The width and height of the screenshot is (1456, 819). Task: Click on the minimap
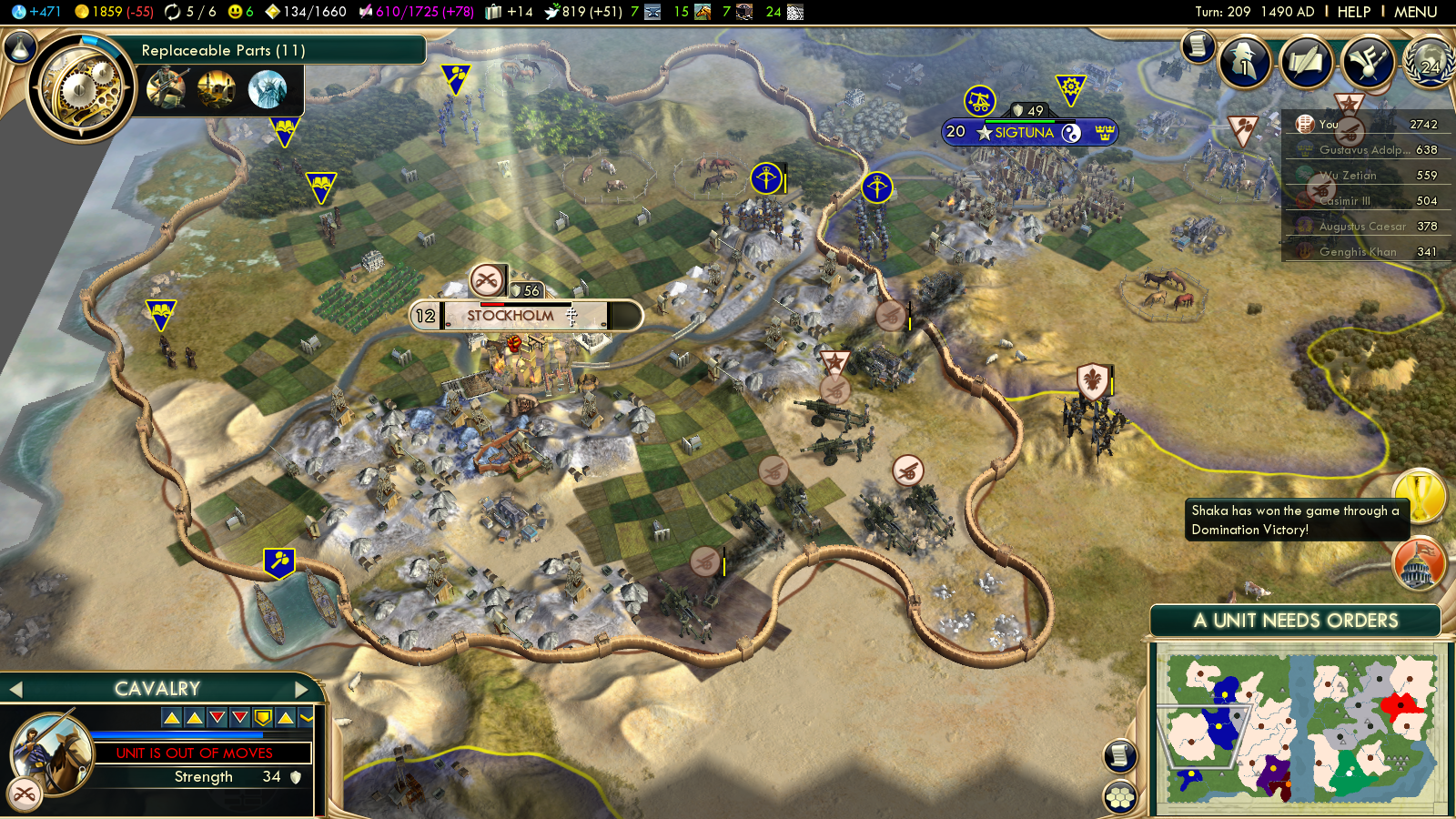point(1301,728)
